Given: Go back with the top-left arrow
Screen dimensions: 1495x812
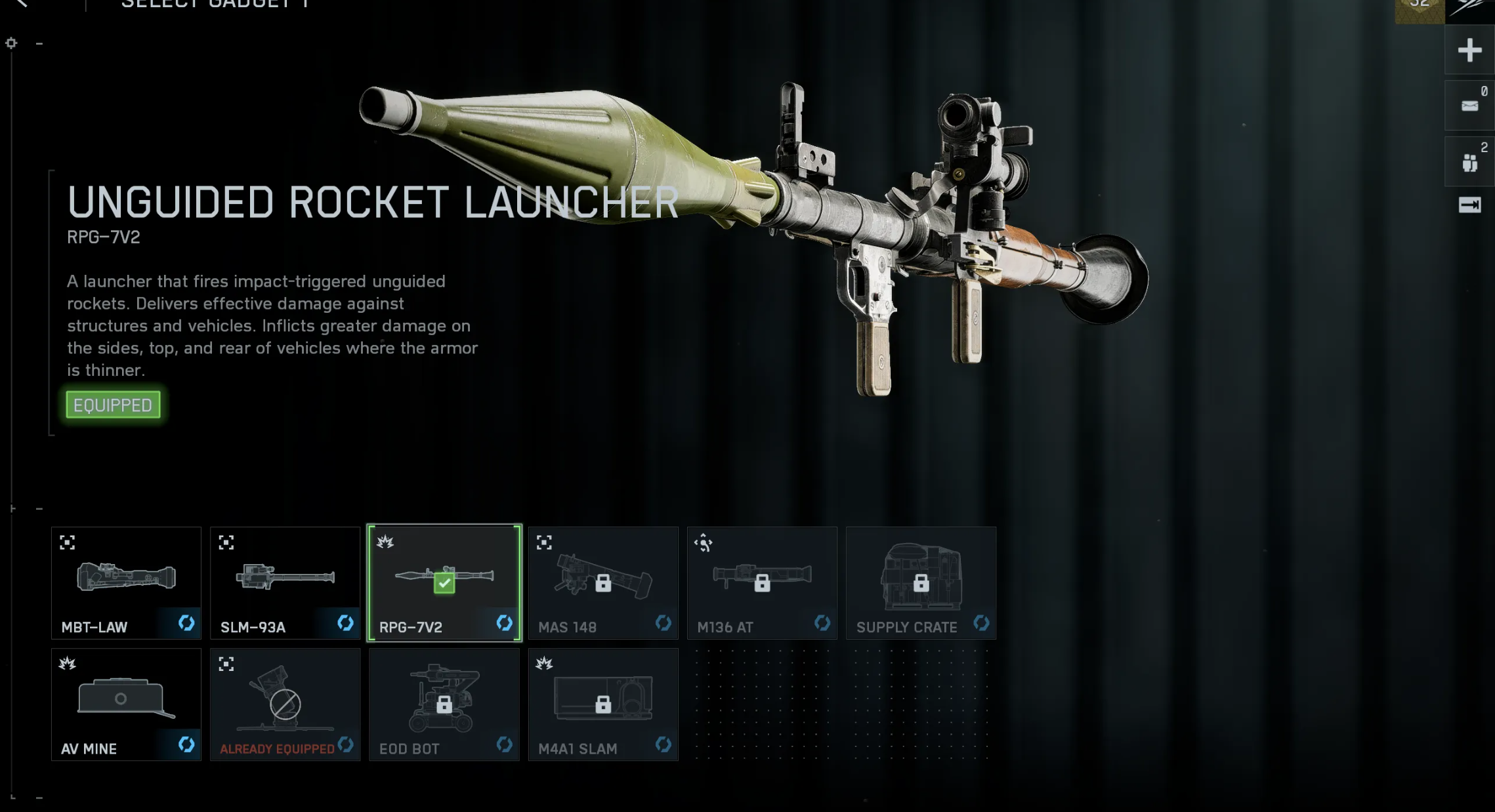Looking at the screenshot, I should (x=22, y=3).
